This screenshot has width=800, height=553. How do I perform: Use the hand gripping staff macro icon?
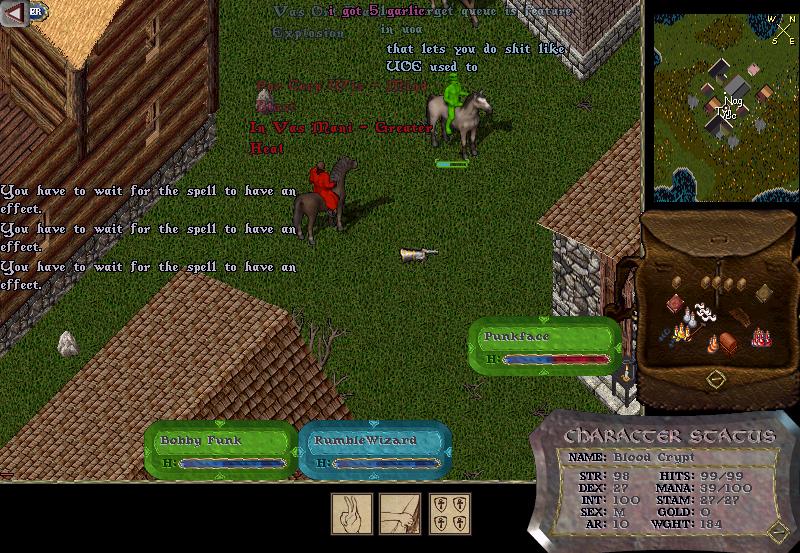click(399, 513)
